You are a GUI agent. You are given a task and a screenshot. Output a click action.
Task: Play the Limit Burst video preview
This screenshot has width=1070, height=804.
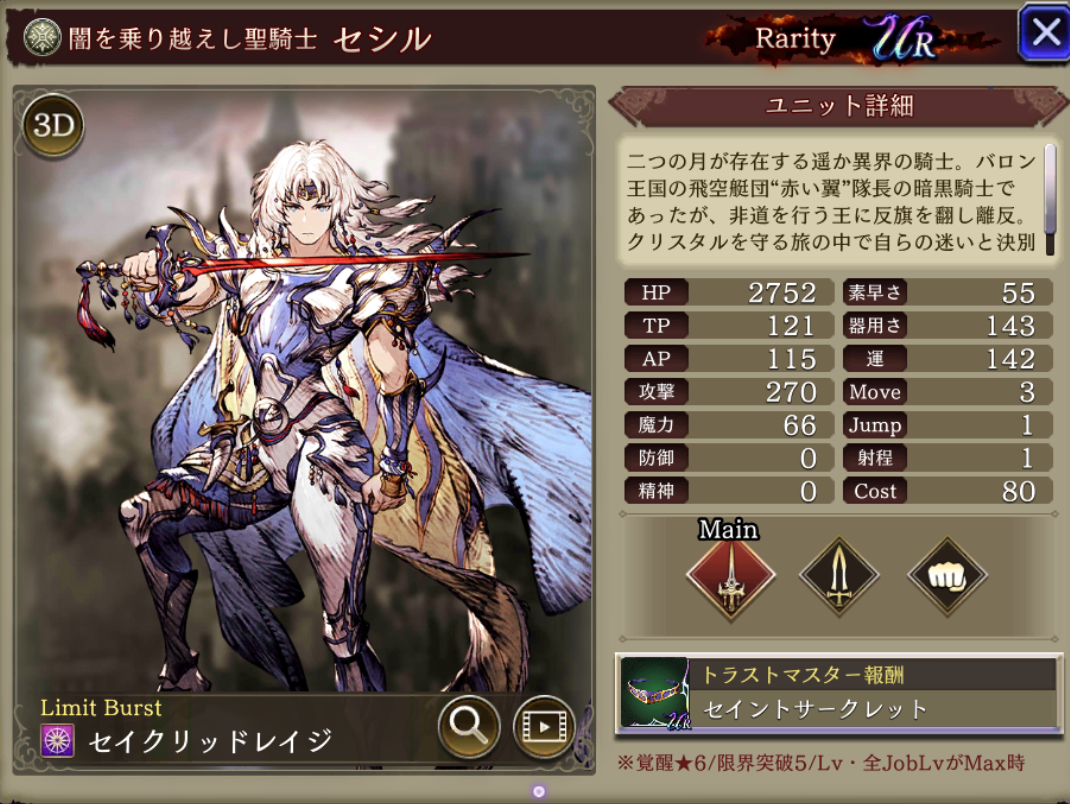pyautogui.click(x=543, y=725)
